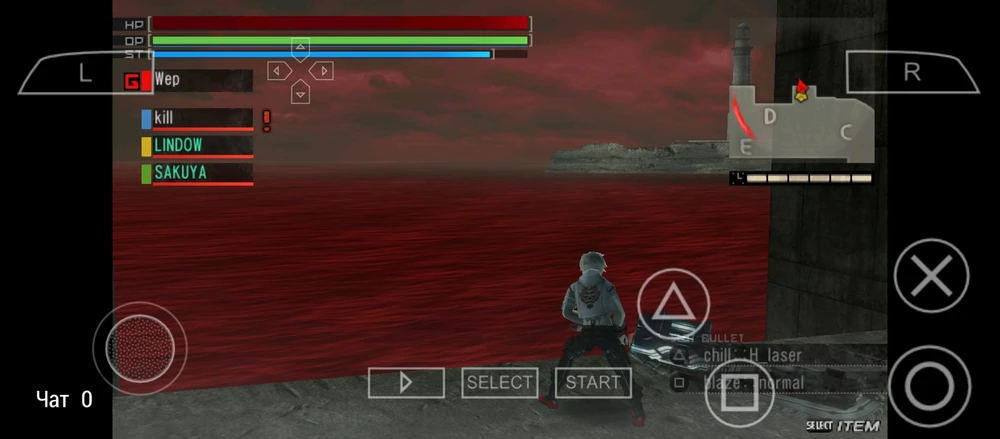Touch the virtual analog stick
The height and width of the screenshot is (439, 1000).
pos(139,348)
